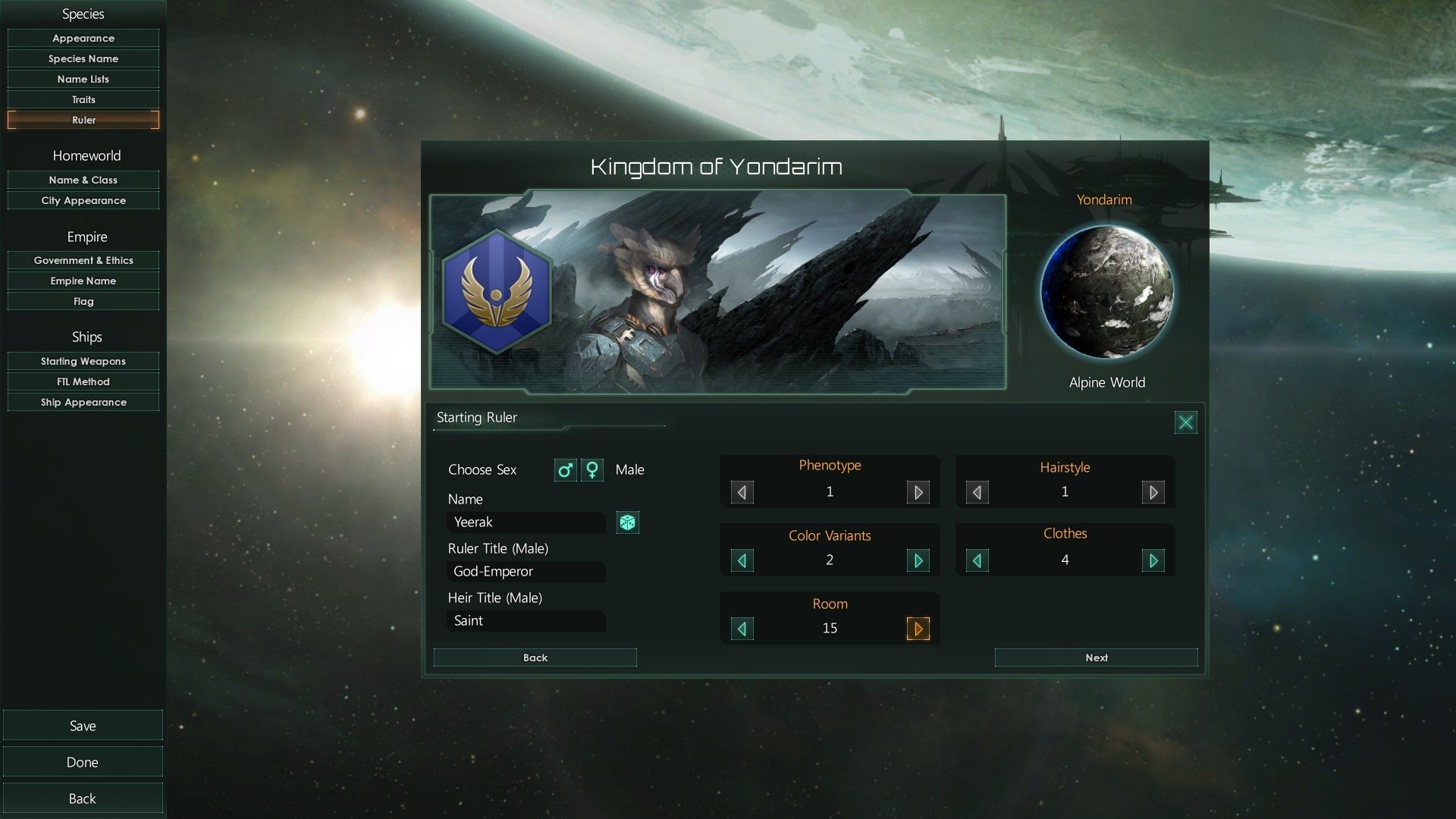Go to previous Color Variants option
The height and width of the screenshot is (819, 1456).
(742, 560)
